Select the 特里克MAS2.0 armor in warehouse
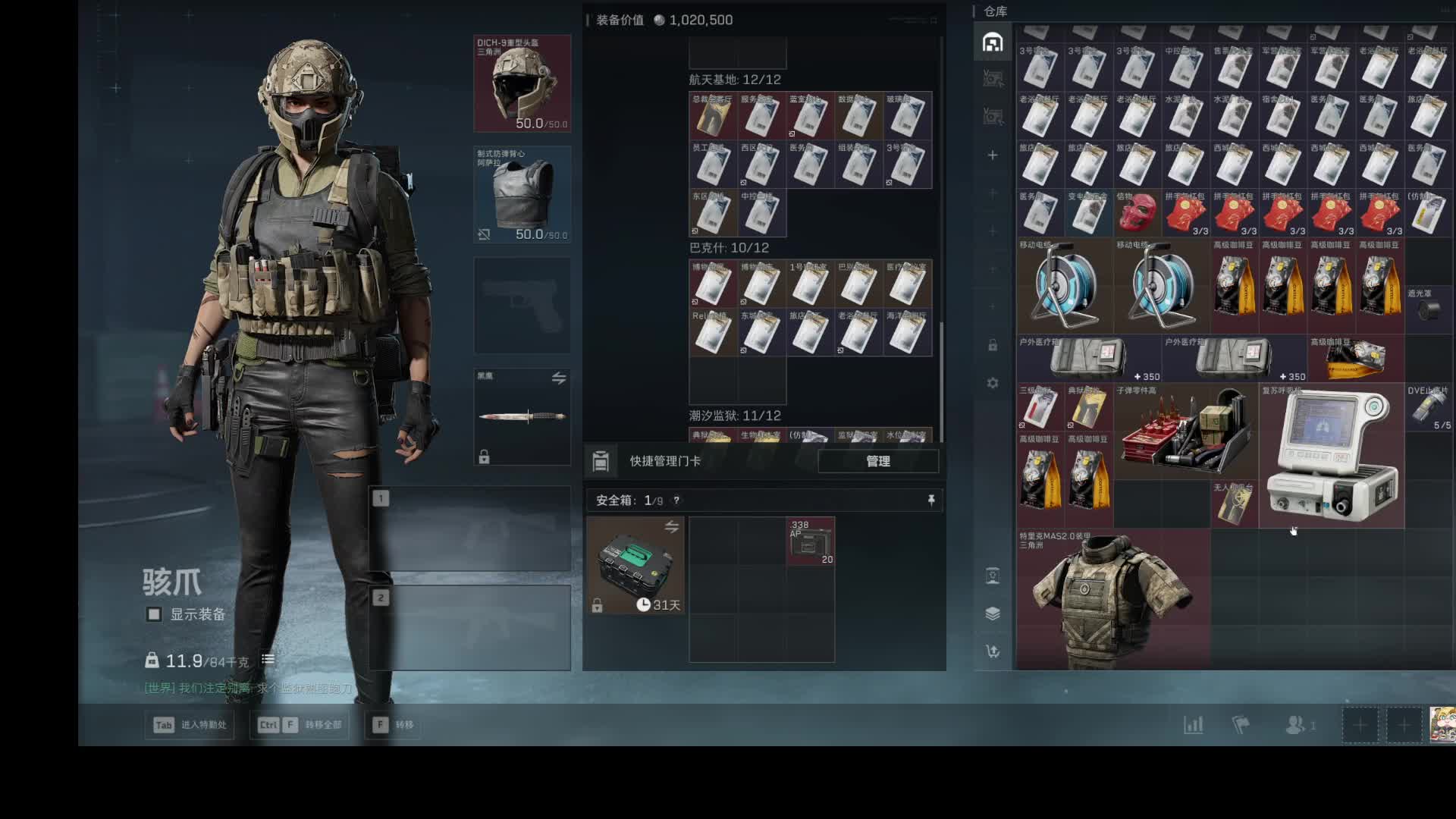This screenshot has height=819, width=1456. 1112,599
